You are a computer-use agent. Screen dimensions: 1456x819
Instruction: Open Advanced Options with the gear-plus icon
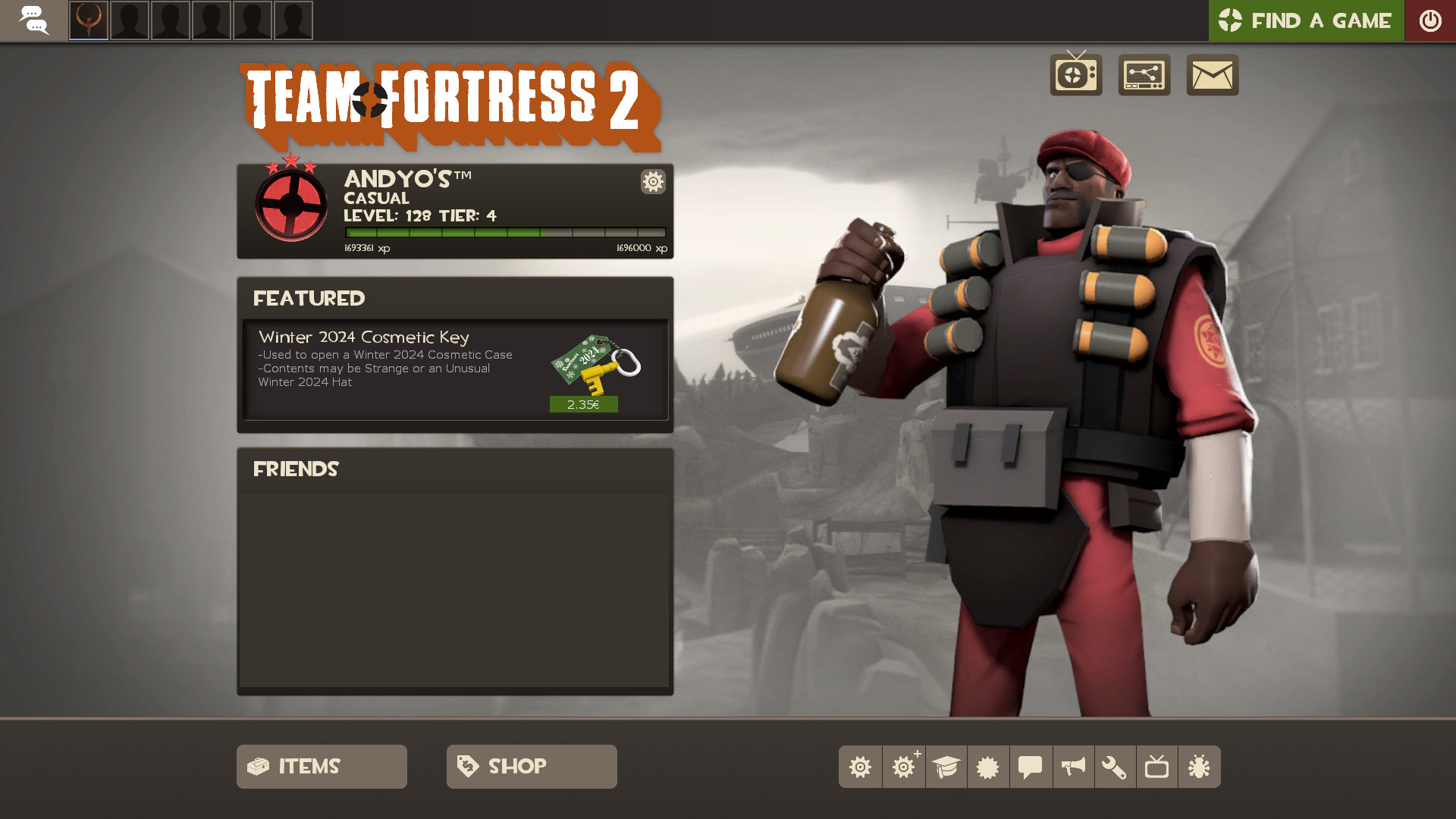[x=903, y=766]
